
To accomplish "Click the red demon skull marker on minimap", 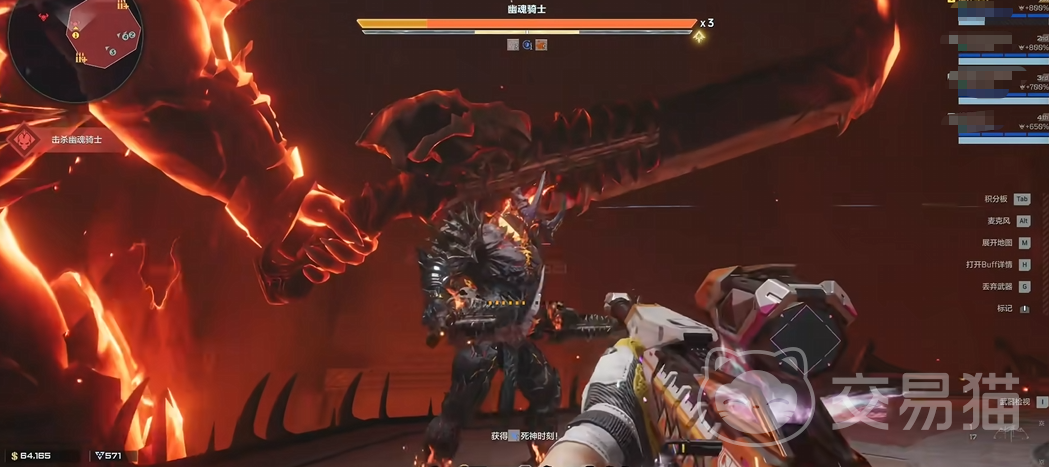I will coord(45,17).
